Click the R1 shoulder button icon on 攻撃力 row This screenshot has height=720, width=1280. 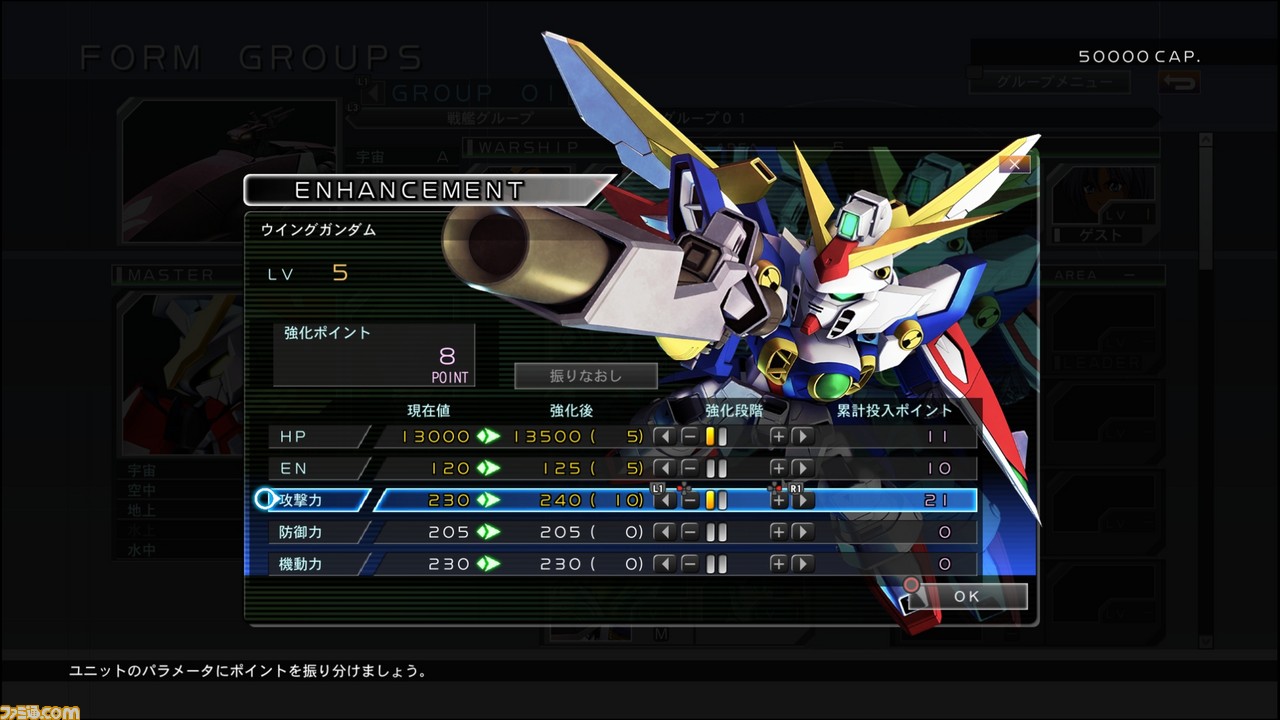[x=798, y=487]
